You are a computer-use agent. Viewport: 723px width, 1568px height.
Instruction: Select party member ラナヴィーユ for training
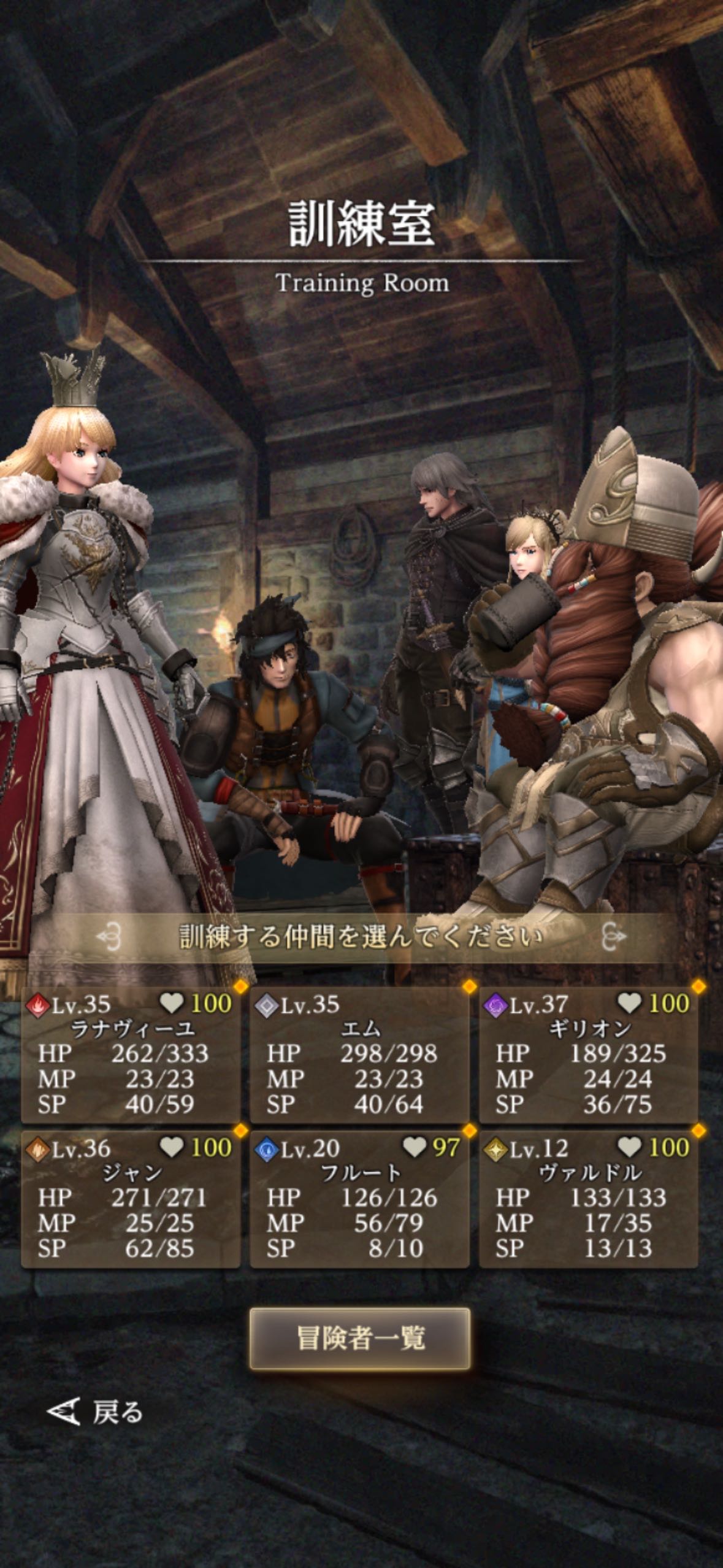[131, 1055]
